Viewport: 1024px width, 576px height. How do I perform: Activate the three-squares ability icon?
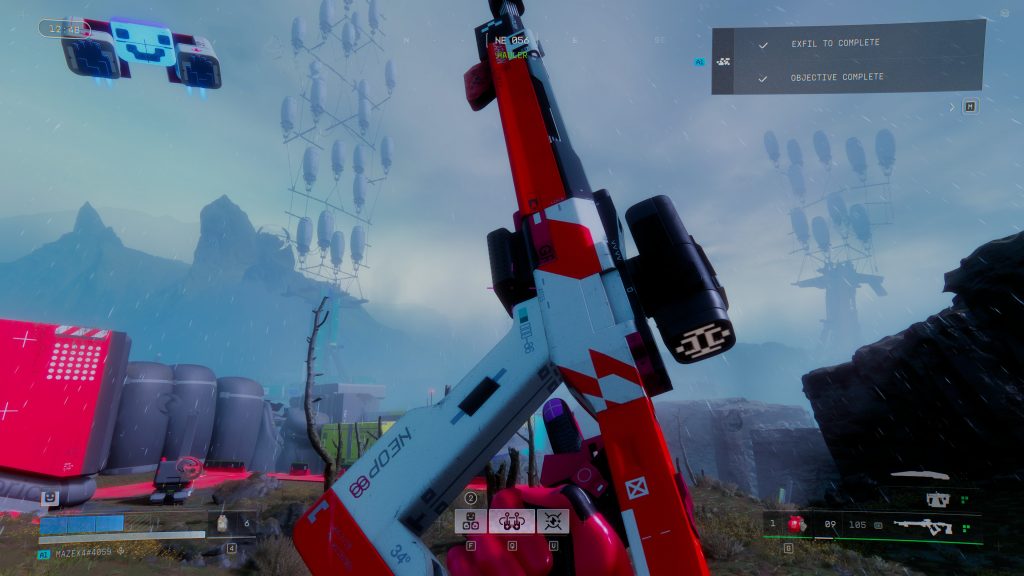click(471, 520)
